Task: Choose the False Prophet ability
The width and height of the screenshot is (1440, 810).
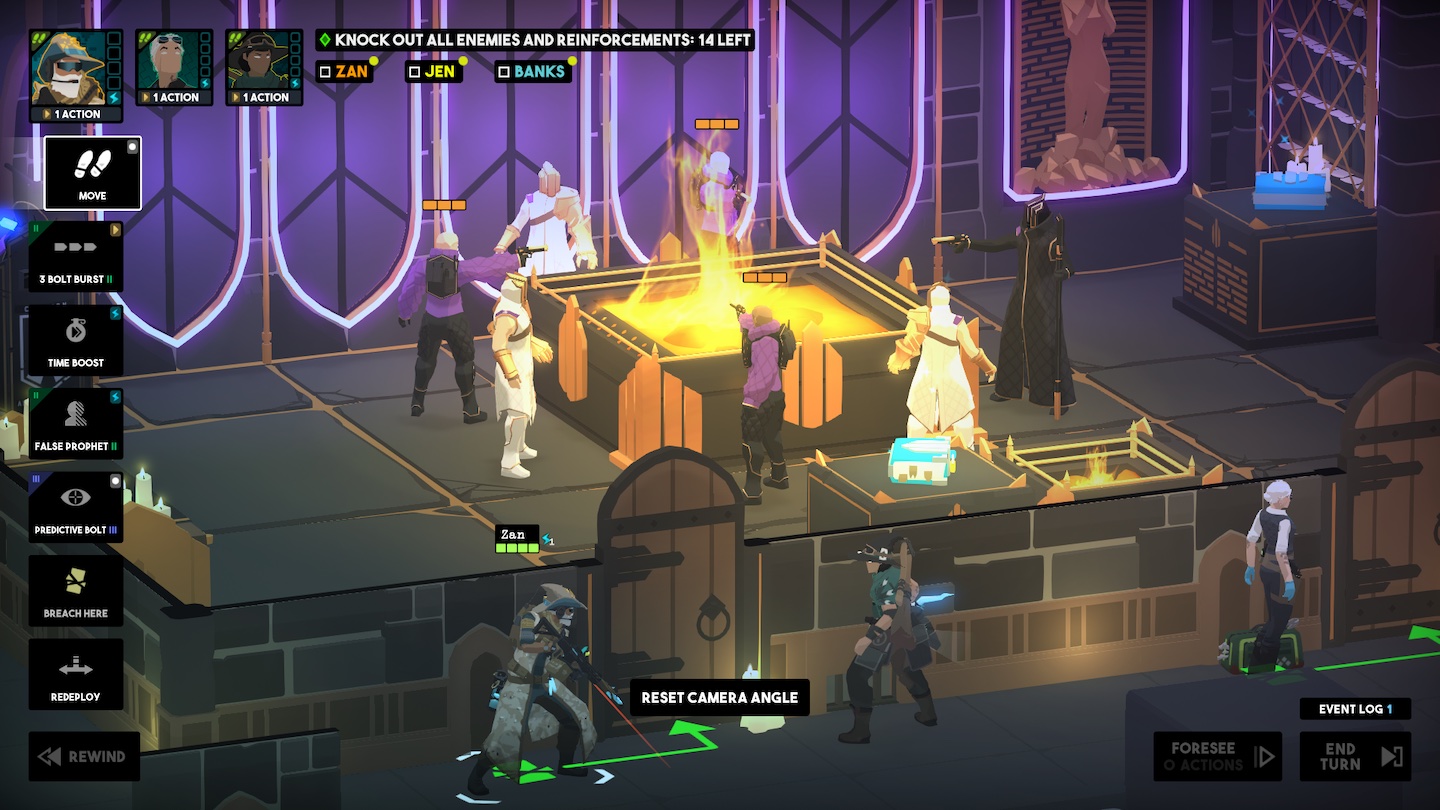Action: click(76, 424)
